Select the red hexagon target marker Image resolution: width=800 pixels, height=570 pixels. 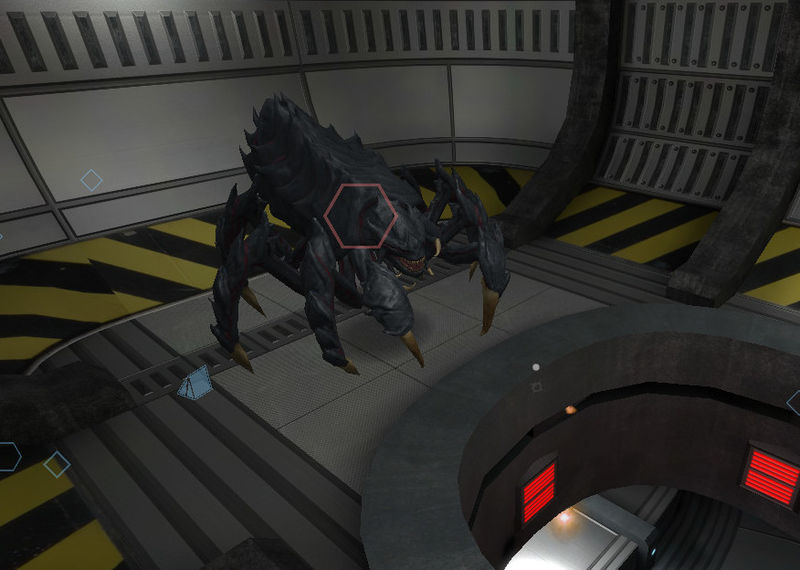point(361,215)
